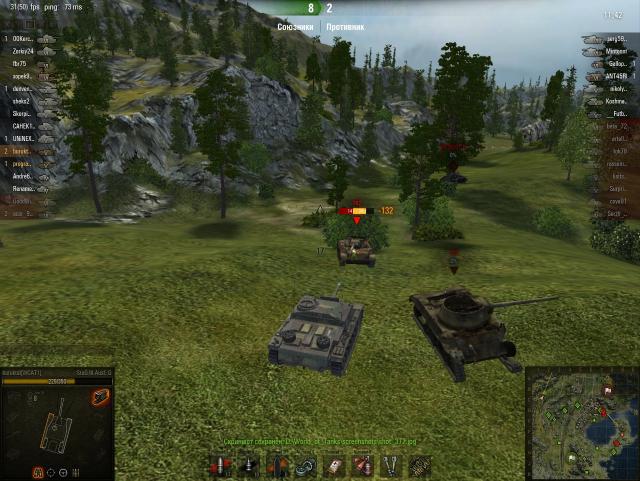The height and width of the screenshot is (481, 640).
Task: Activate the fire extinguisher consumable
Action: [363, 465]
